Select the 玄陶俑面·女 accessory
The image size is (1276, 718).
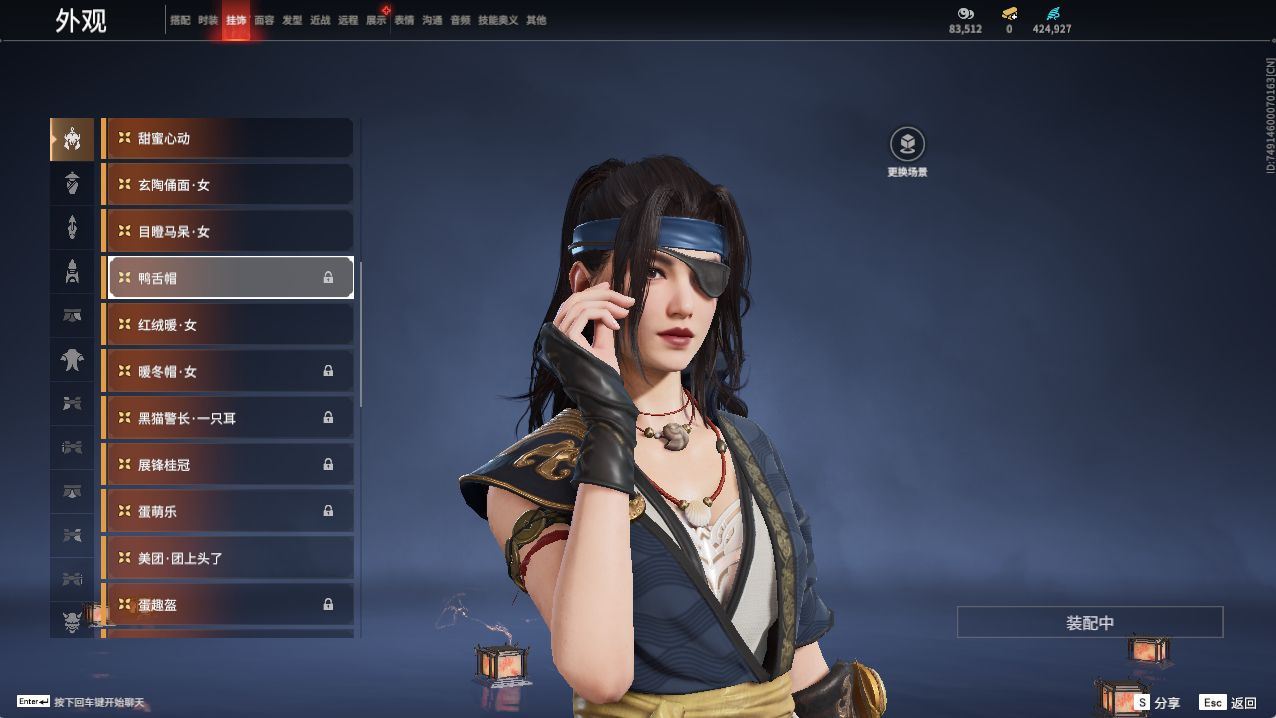coord(229,185)
